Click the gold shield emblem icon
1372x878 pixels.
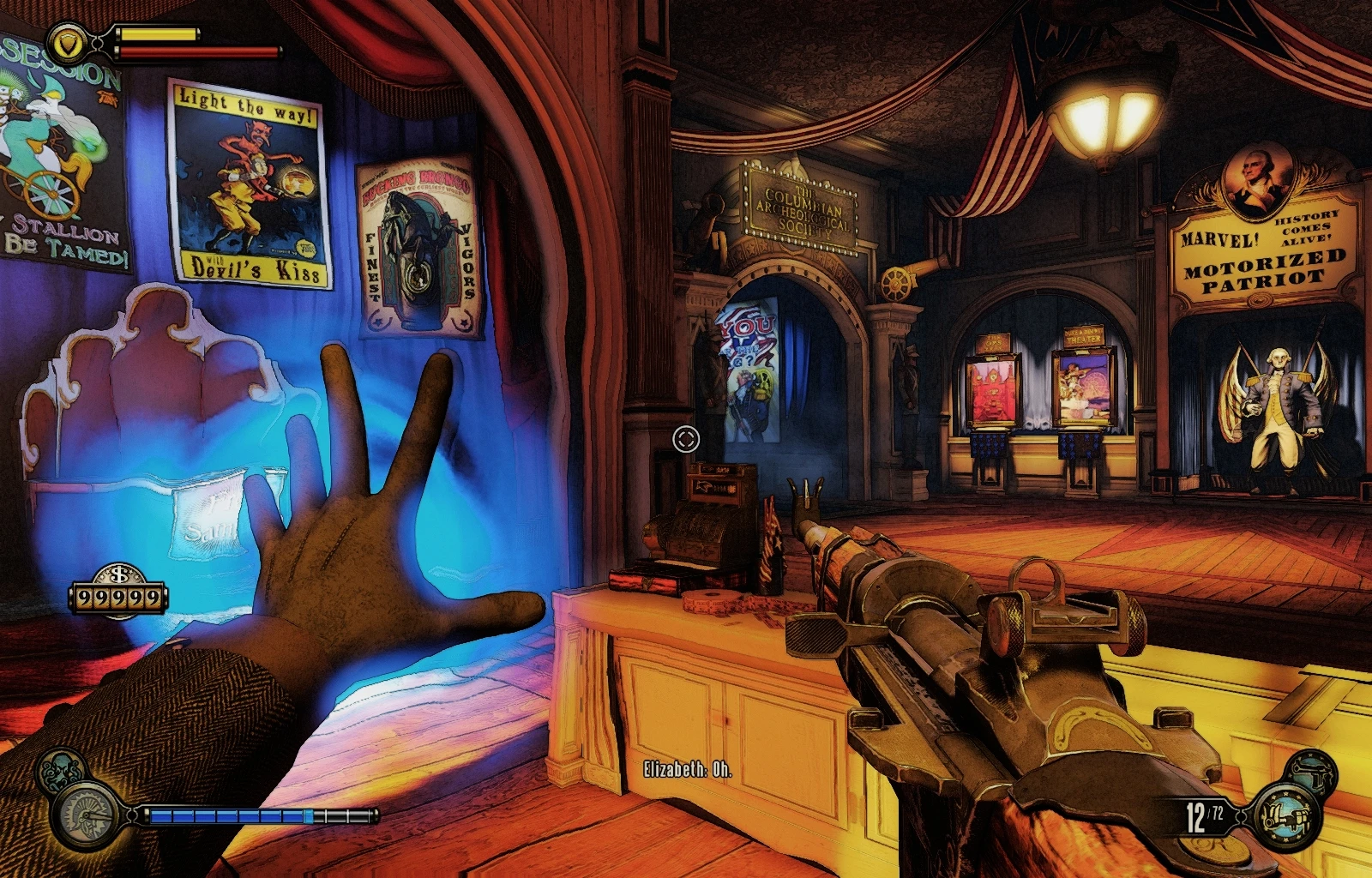[64, 40]
